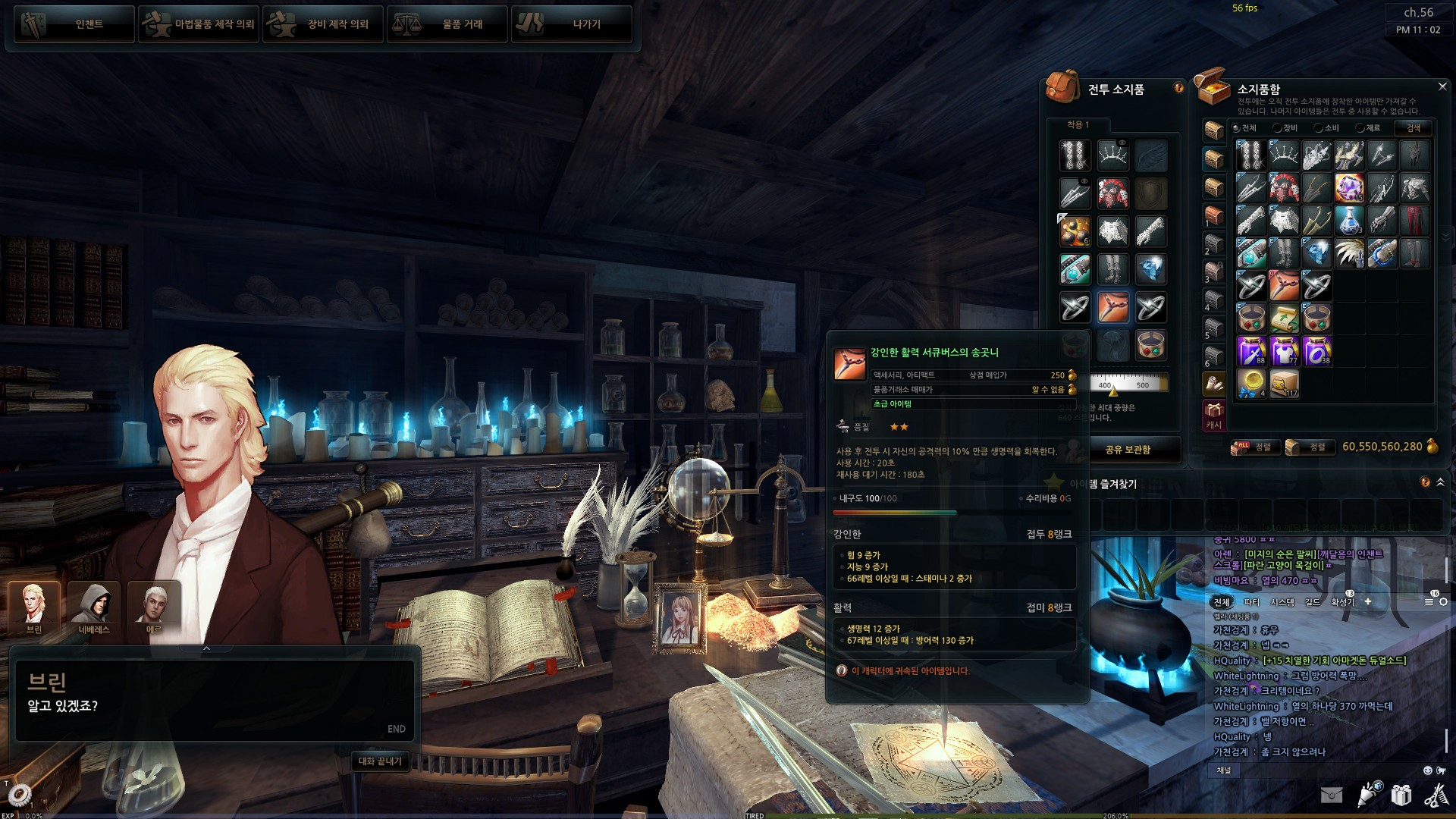End conversation with 대화 끝내기
Viewport: 1456px width, 819px height.
[380, 761]
